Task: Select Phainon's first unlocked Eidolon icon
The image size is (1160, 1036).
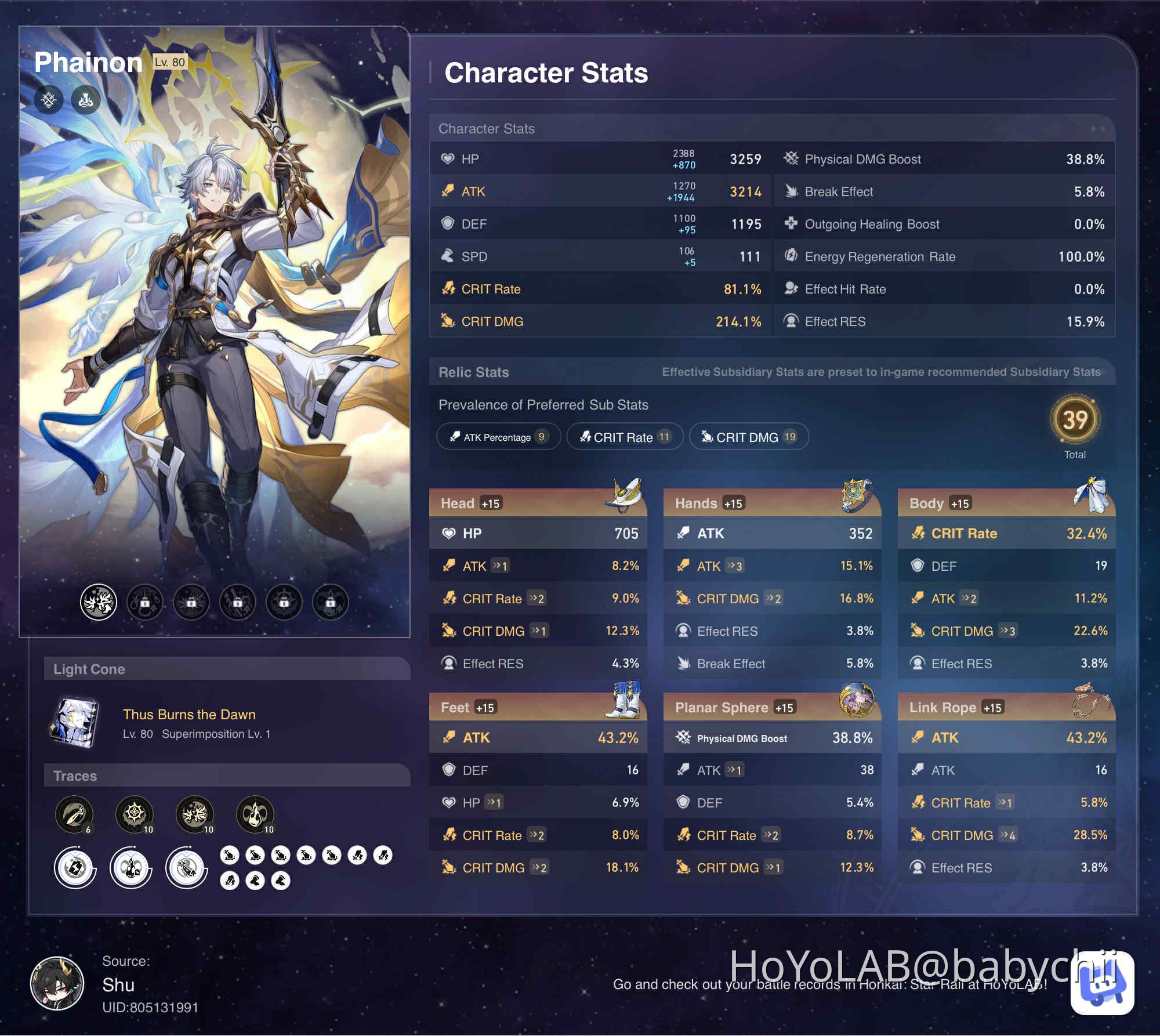Action: pos(97,602)
